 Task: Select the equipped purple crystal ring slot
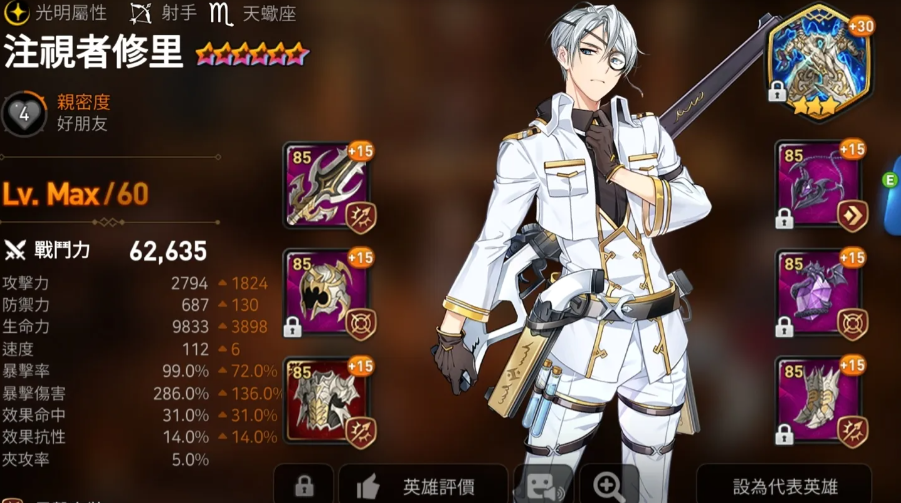[x=820, y=294]
